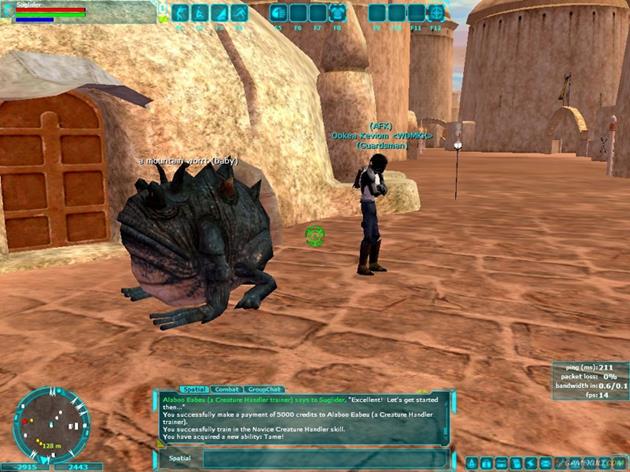
Task: Use the kneeling posture icon in F2
Action: [200, 13]
